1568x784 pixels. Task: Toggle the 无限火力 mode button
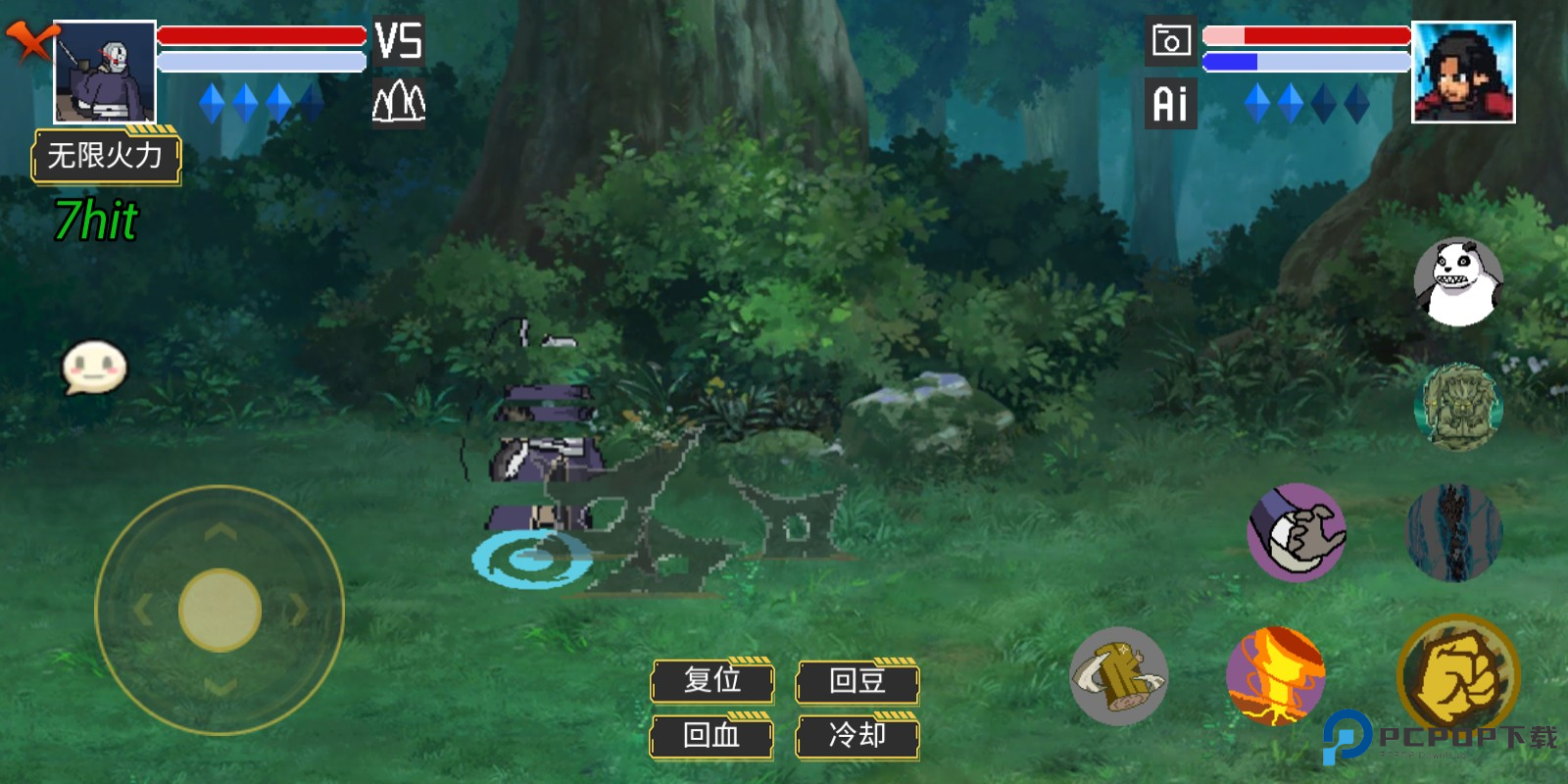coord(106,156)
